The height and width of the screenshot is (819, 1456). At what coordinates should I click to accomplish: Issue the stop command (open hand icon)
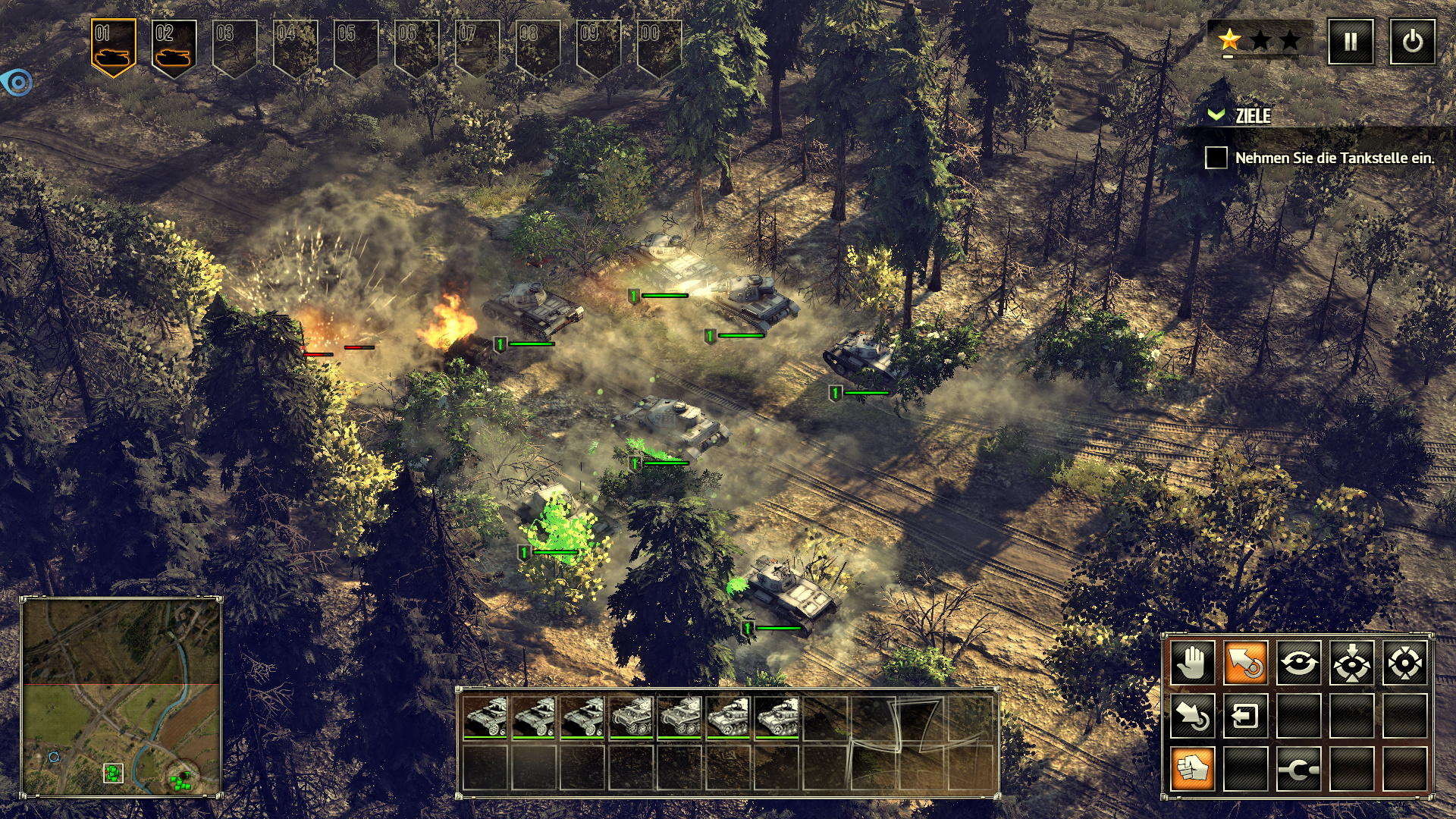pos(1193,662)
